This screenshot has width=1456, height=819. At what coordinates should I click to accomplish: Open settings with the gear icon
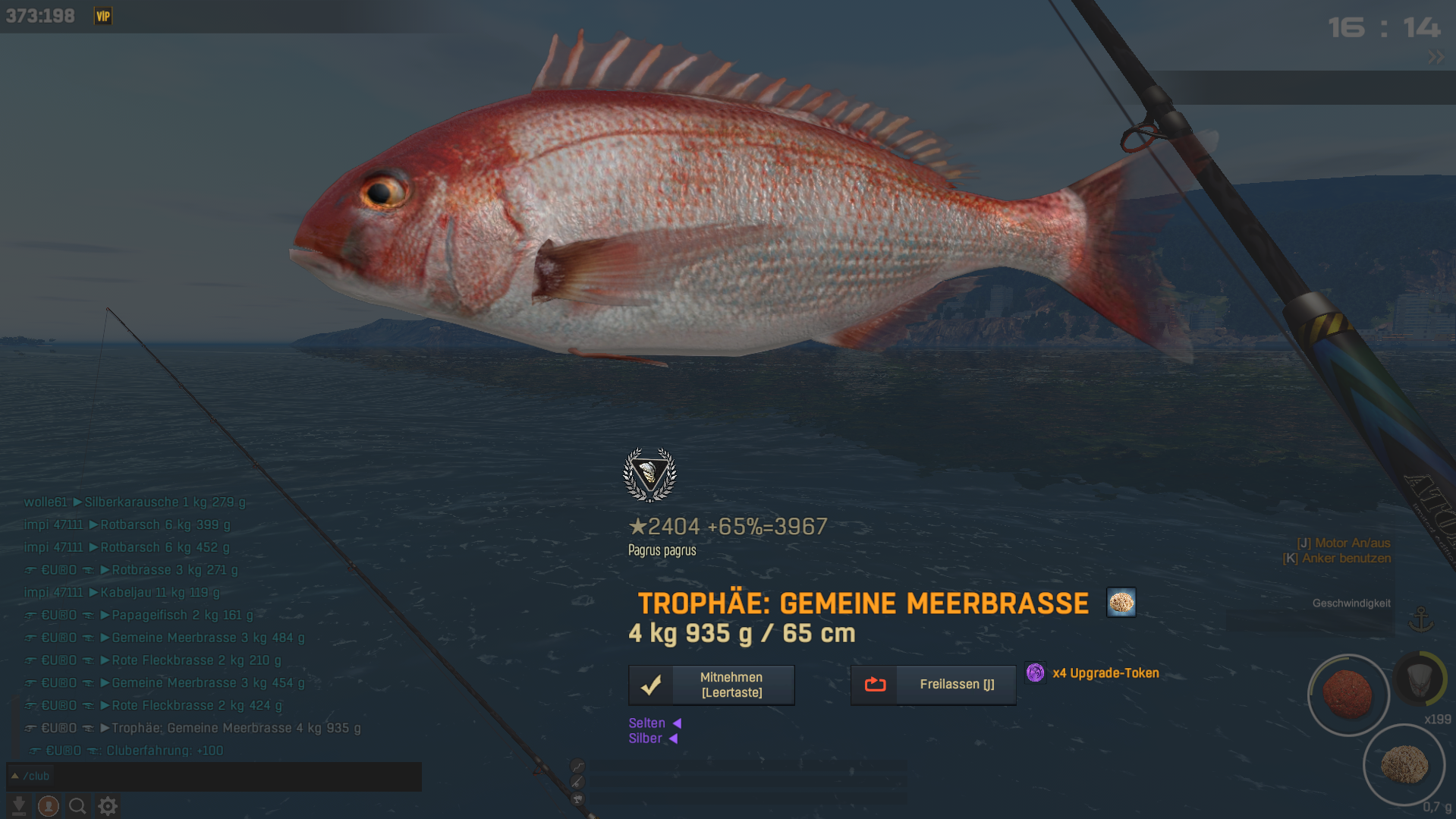tap(108, 806)
